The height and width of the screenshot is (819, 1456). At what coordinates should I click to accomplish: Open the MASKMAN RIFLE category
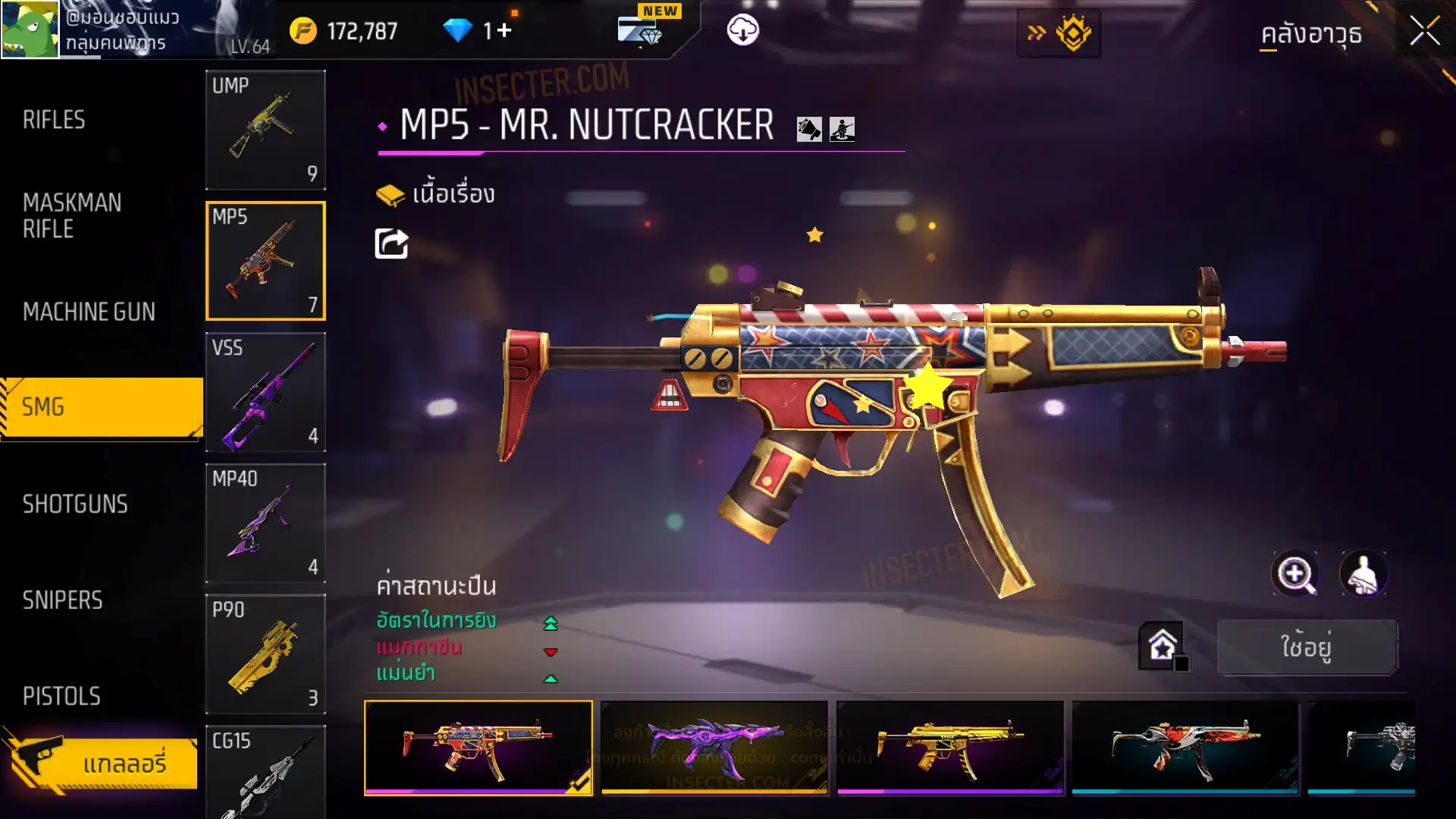pos(72,215)
